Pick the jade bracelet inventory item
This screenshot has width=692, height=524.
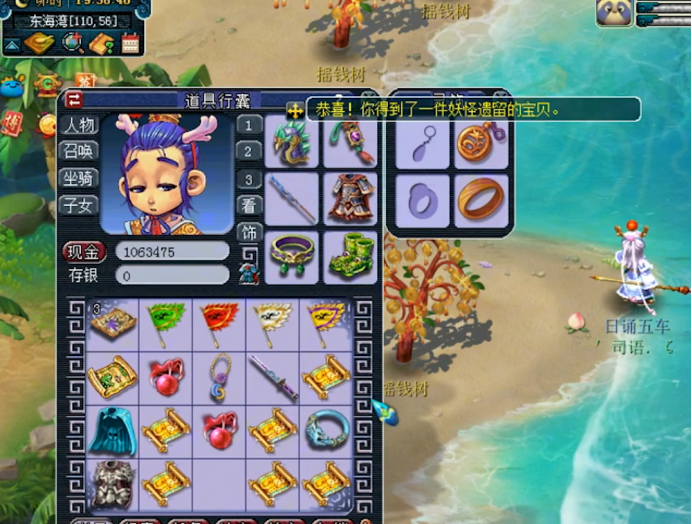[327, 428]
